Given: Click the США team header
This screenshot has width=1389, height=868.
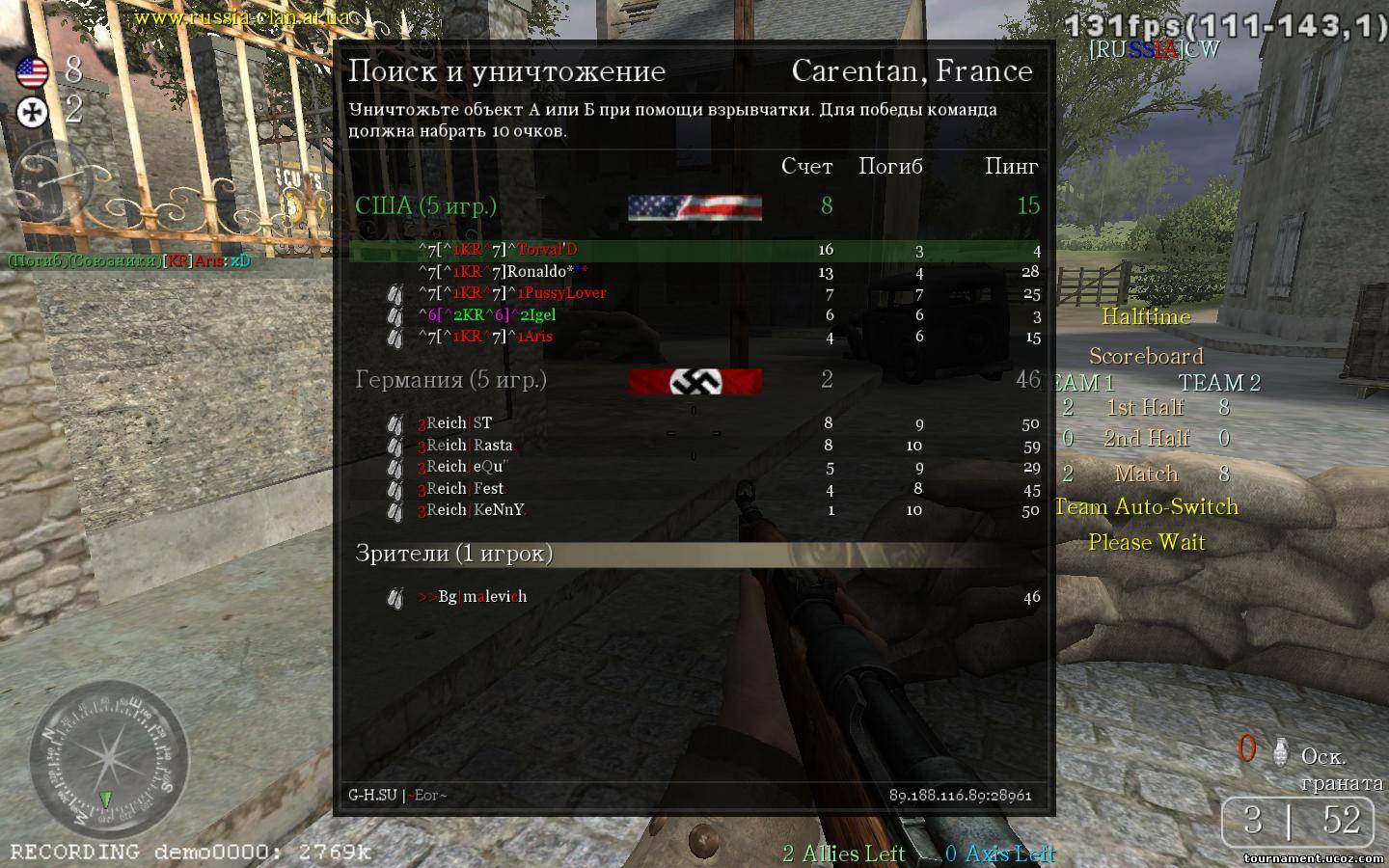Looking at the screenshot, I should 426,205.
